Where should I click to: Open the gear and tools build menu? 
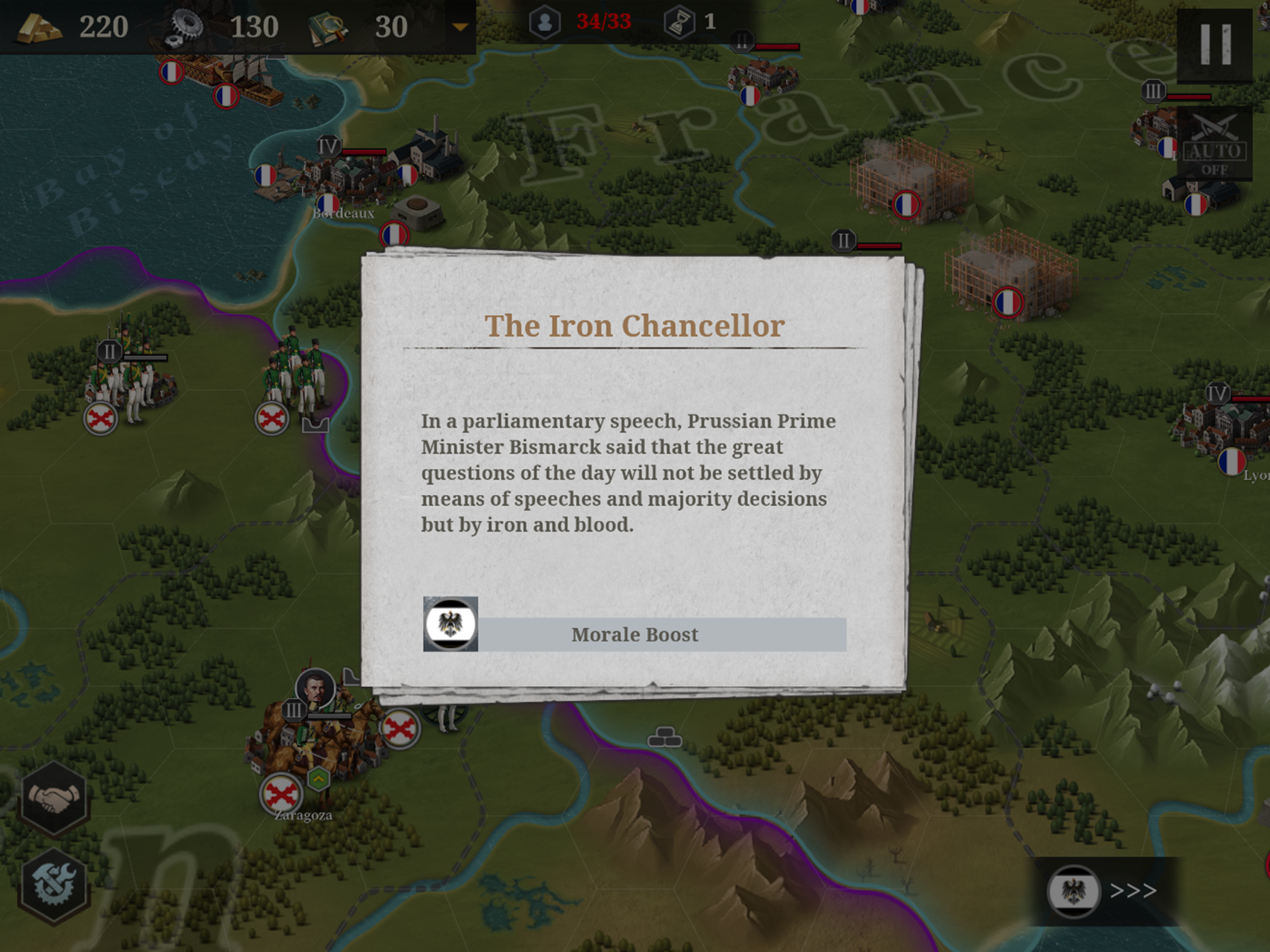click(x=54, y=885)
